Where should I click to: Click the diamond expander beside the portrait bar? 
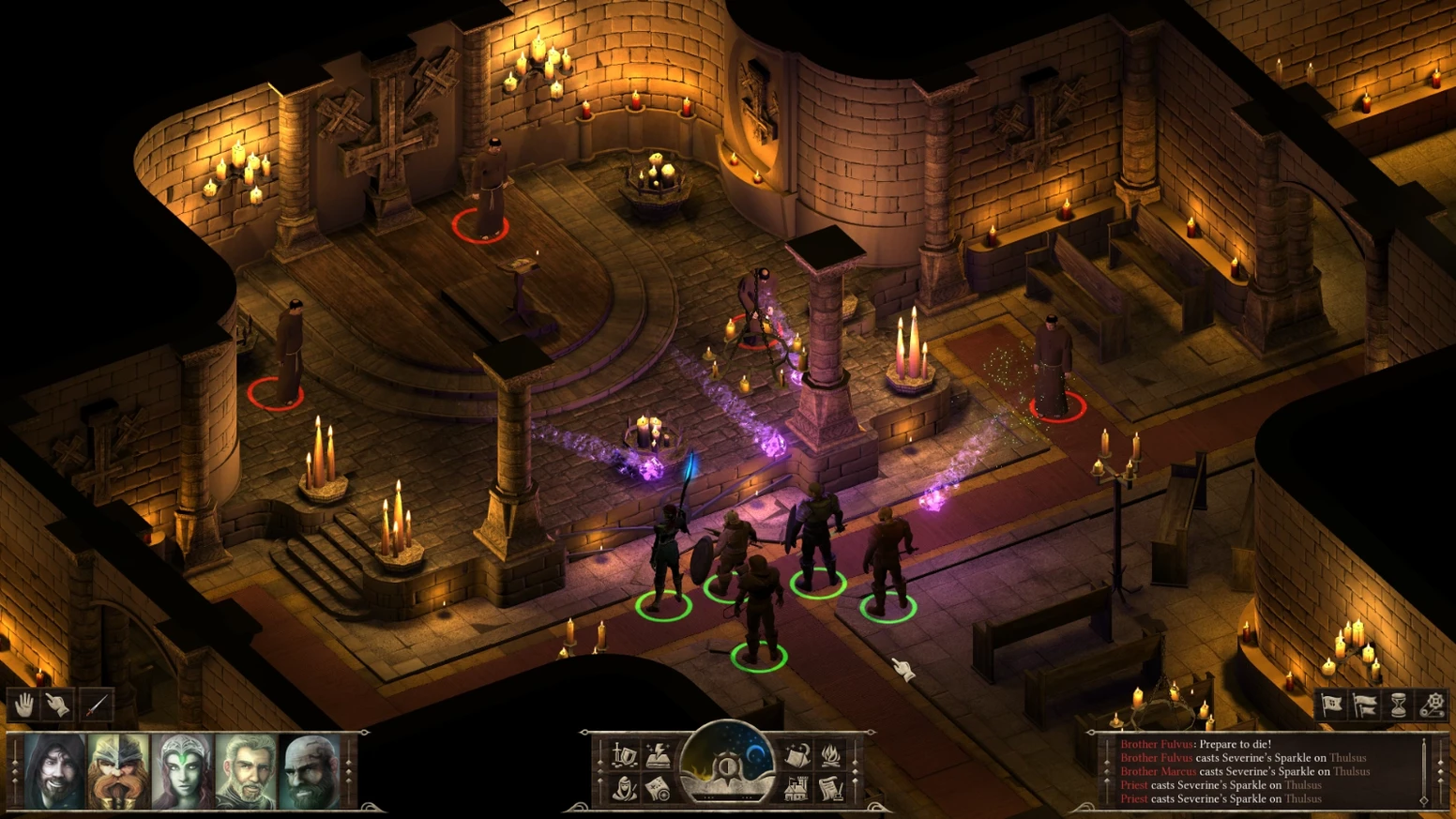coord(348,771)
